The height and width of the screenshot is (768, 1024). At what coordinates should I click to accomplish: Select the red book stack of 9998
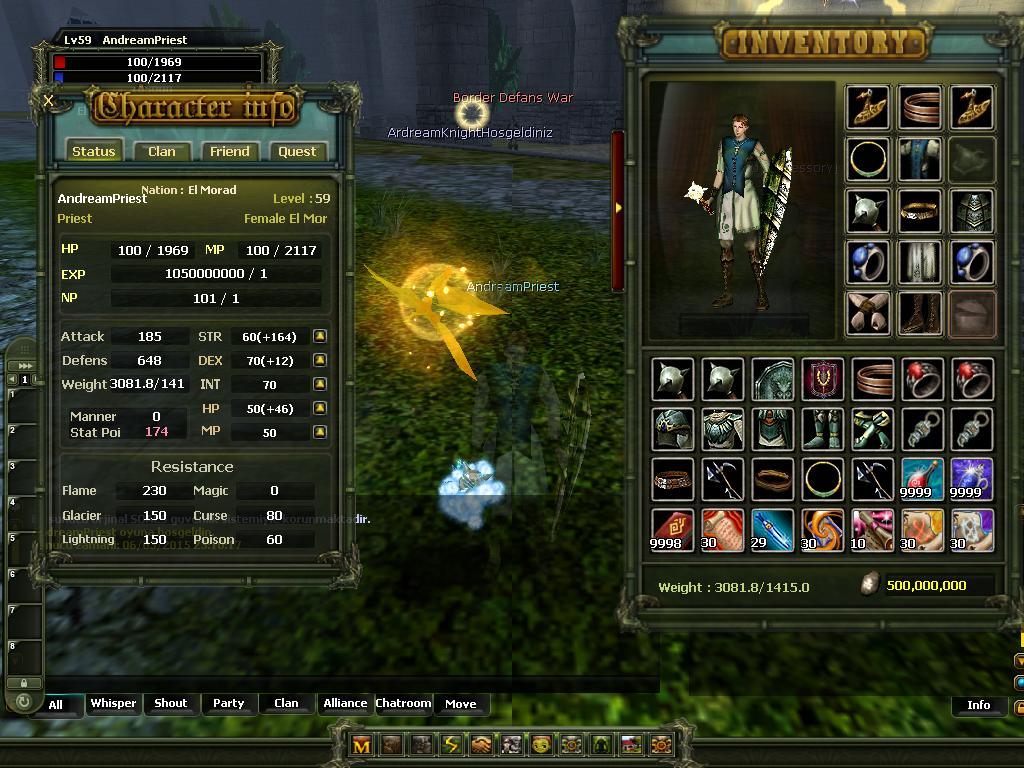(x=672, y=530)
